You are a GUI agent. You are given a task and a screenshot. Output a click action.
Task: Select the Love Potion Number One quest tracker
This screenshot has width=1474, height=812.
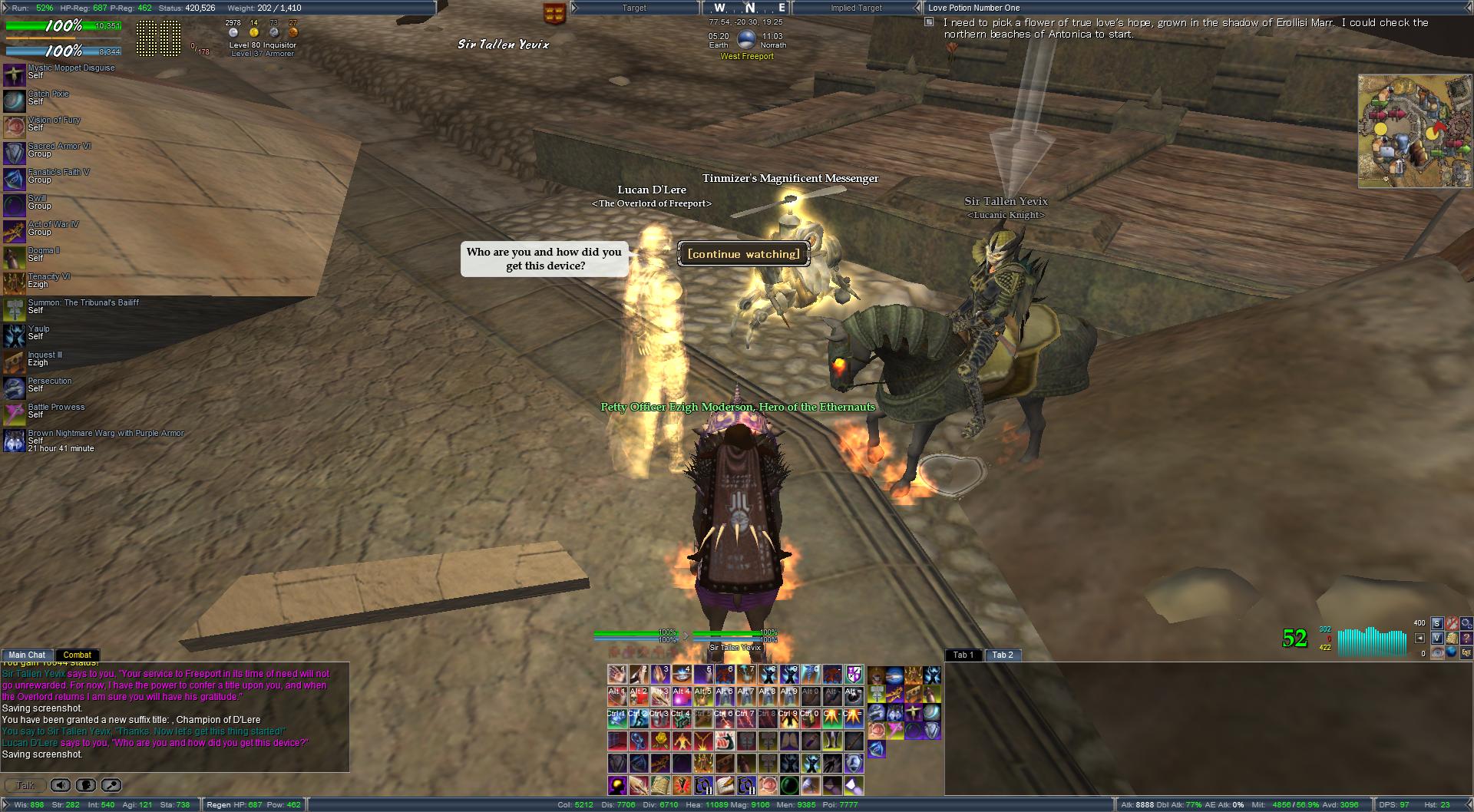click(974, 8)
